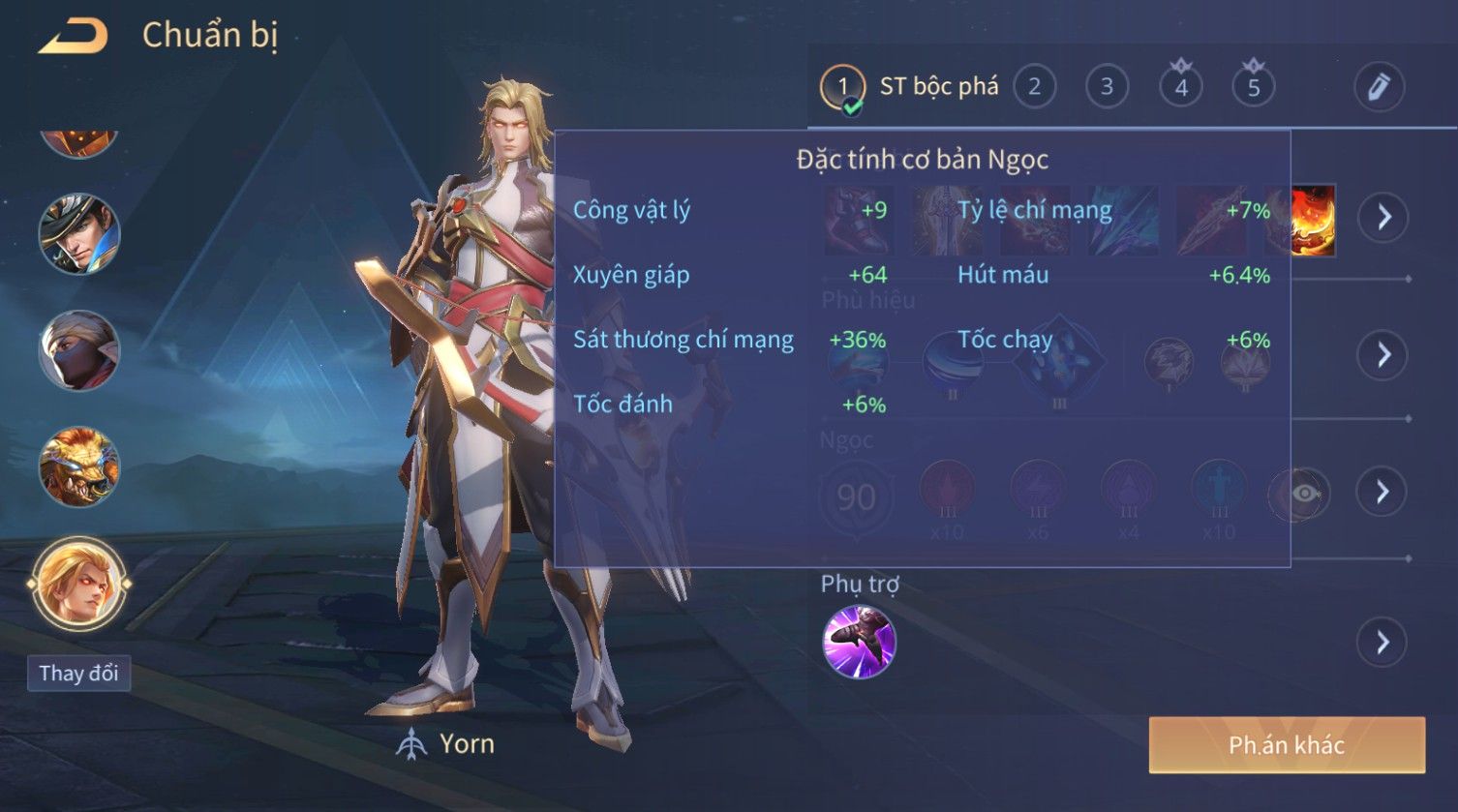The image size is (1458, 812).
Task: Select the purple Phụ trợ skill icon
Action: (859, 642)
